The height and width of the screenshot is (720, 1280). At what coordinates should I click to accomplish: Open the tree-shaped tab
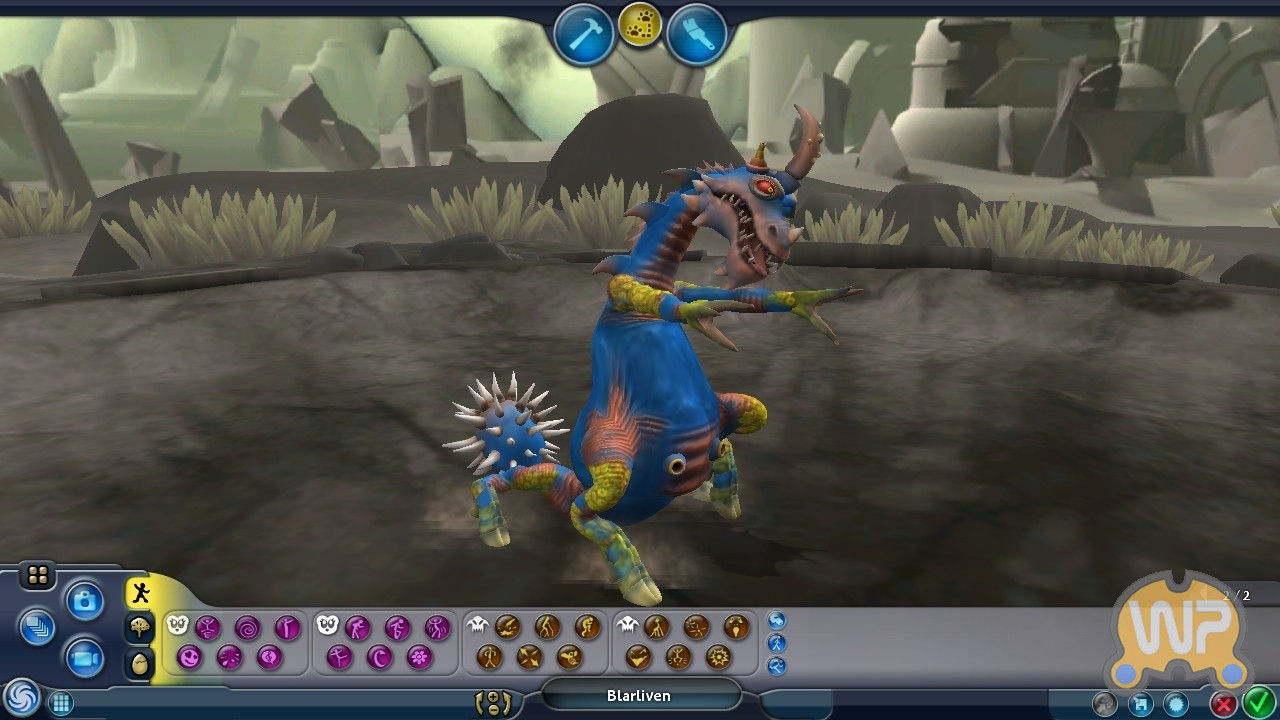click(x=140, y=628)
